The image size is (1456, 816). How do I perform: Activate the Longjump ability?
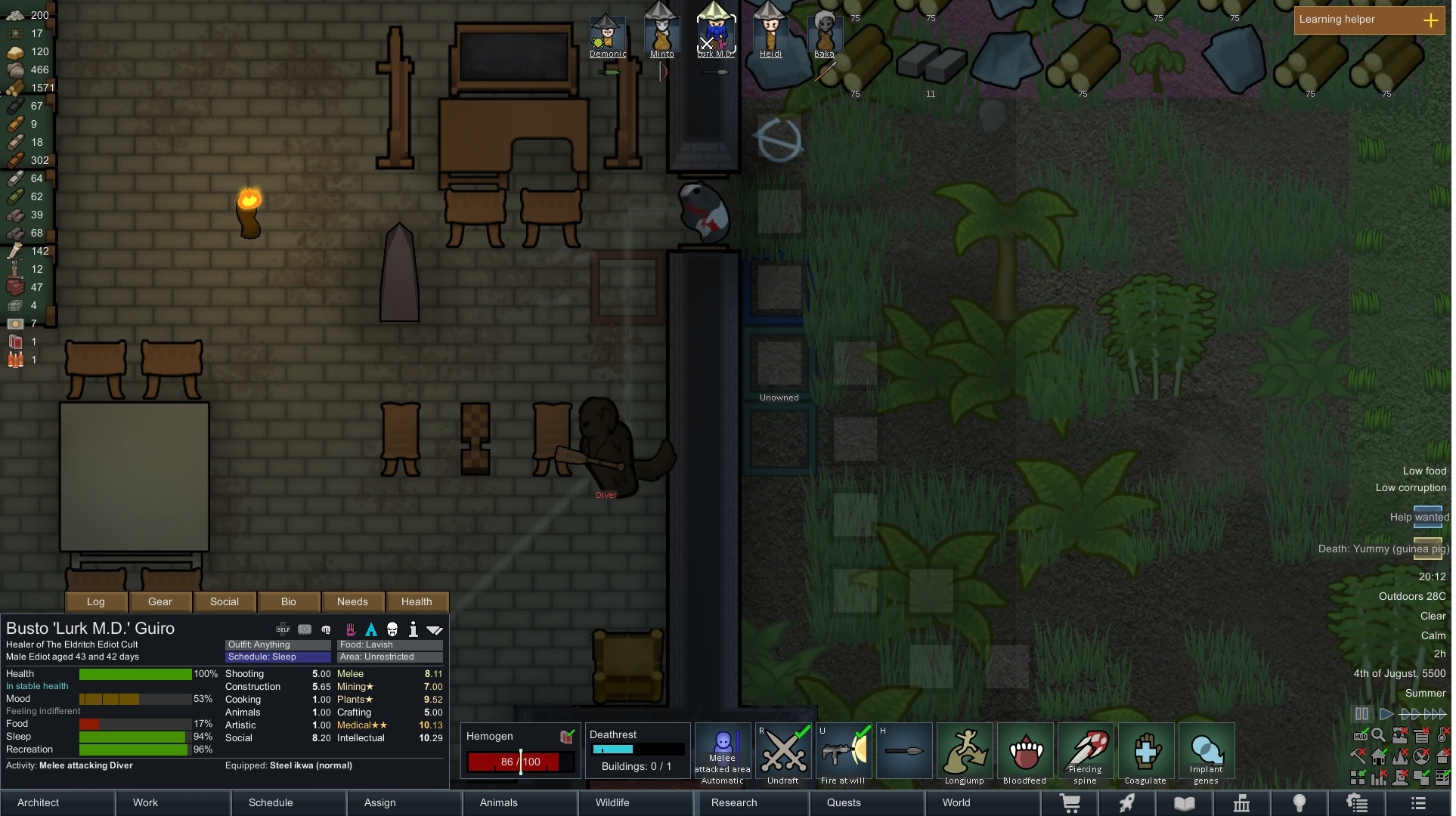coord(964,752)
